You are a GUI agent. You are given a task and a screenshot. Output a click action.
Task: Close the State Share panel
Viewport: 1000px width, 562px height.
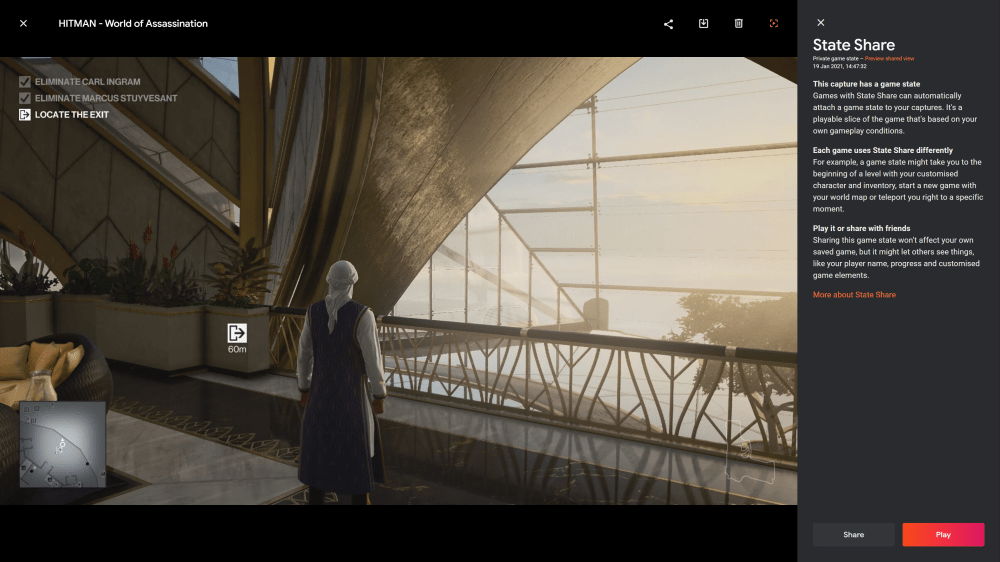tap(821, 23)
